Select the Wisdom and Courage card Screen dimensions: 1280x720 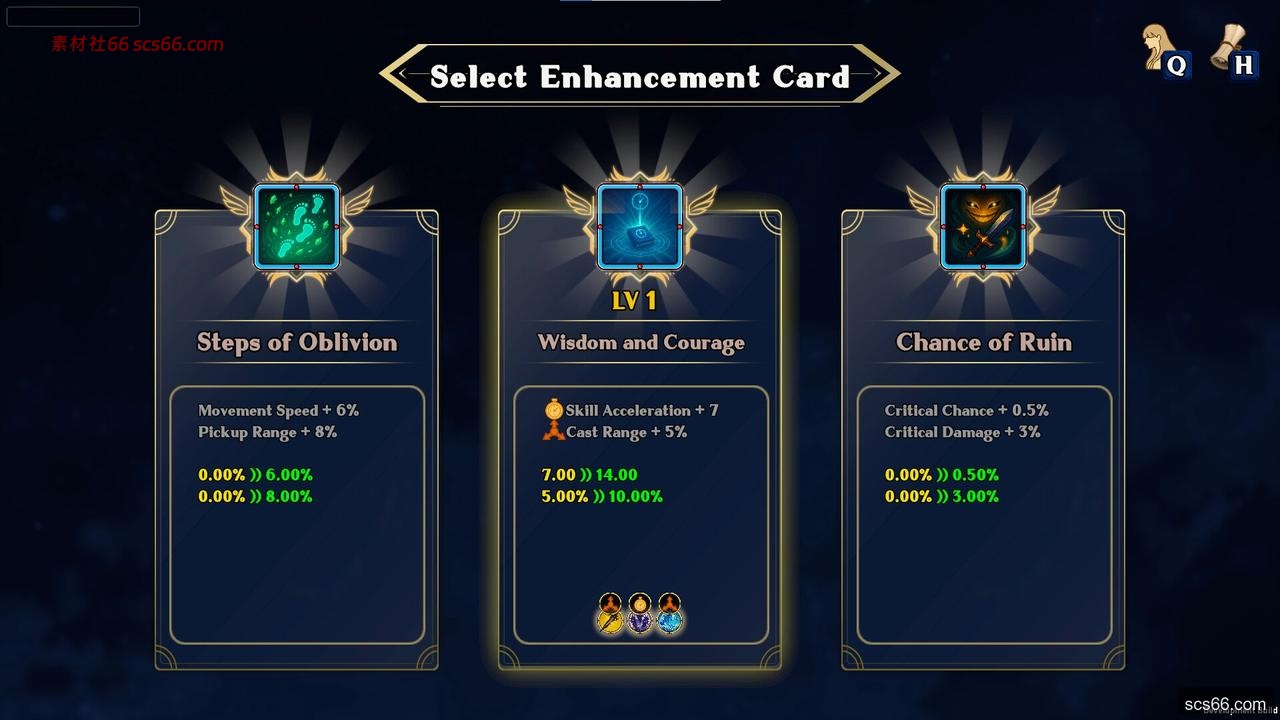click(640, 440)
